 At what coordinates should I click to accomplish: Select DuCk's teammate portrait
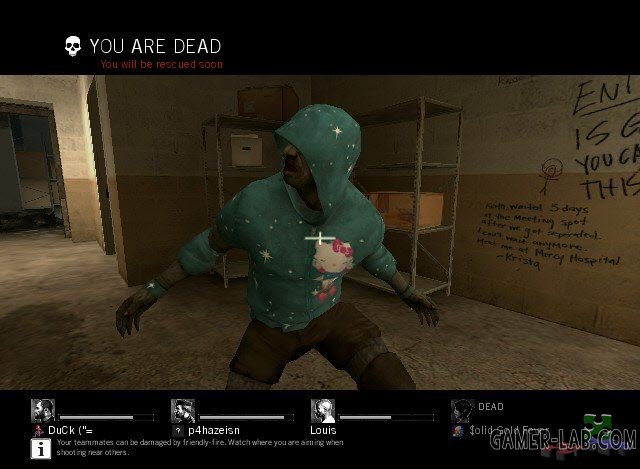click(x=43, y=411)
